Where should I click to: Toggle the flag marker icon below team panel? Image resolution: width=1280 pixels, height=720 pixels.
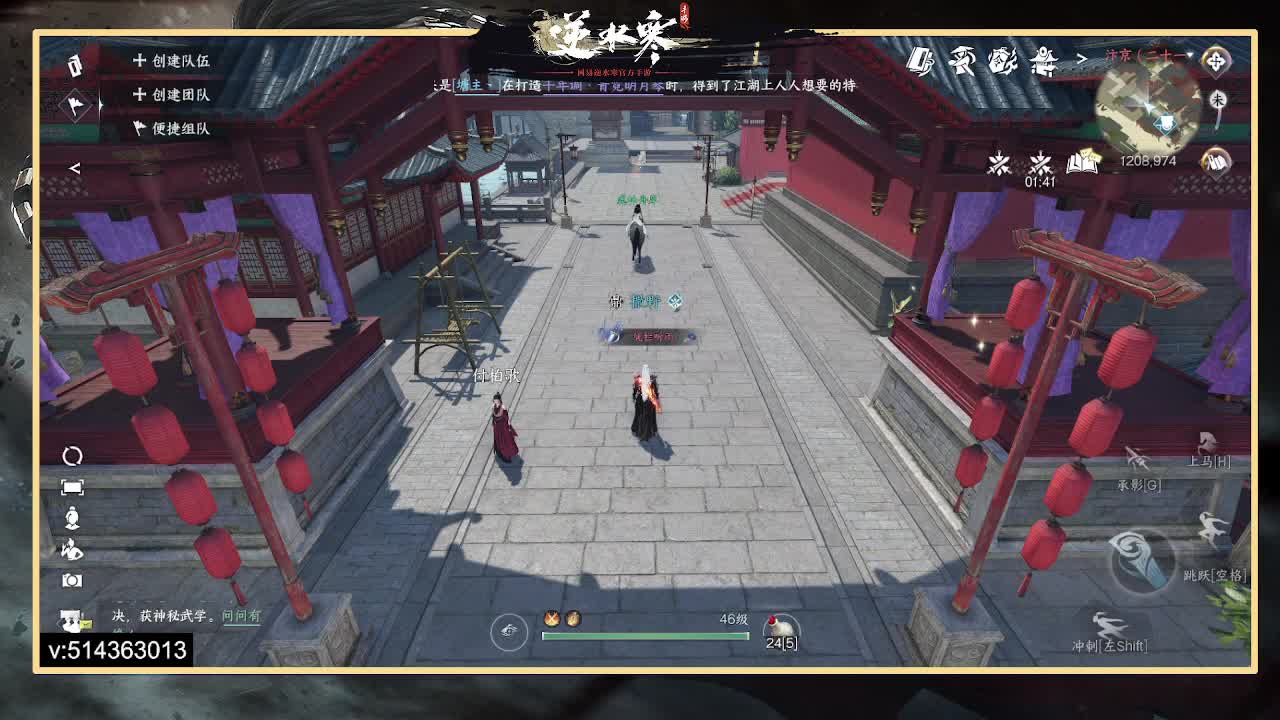coord(74,106)
